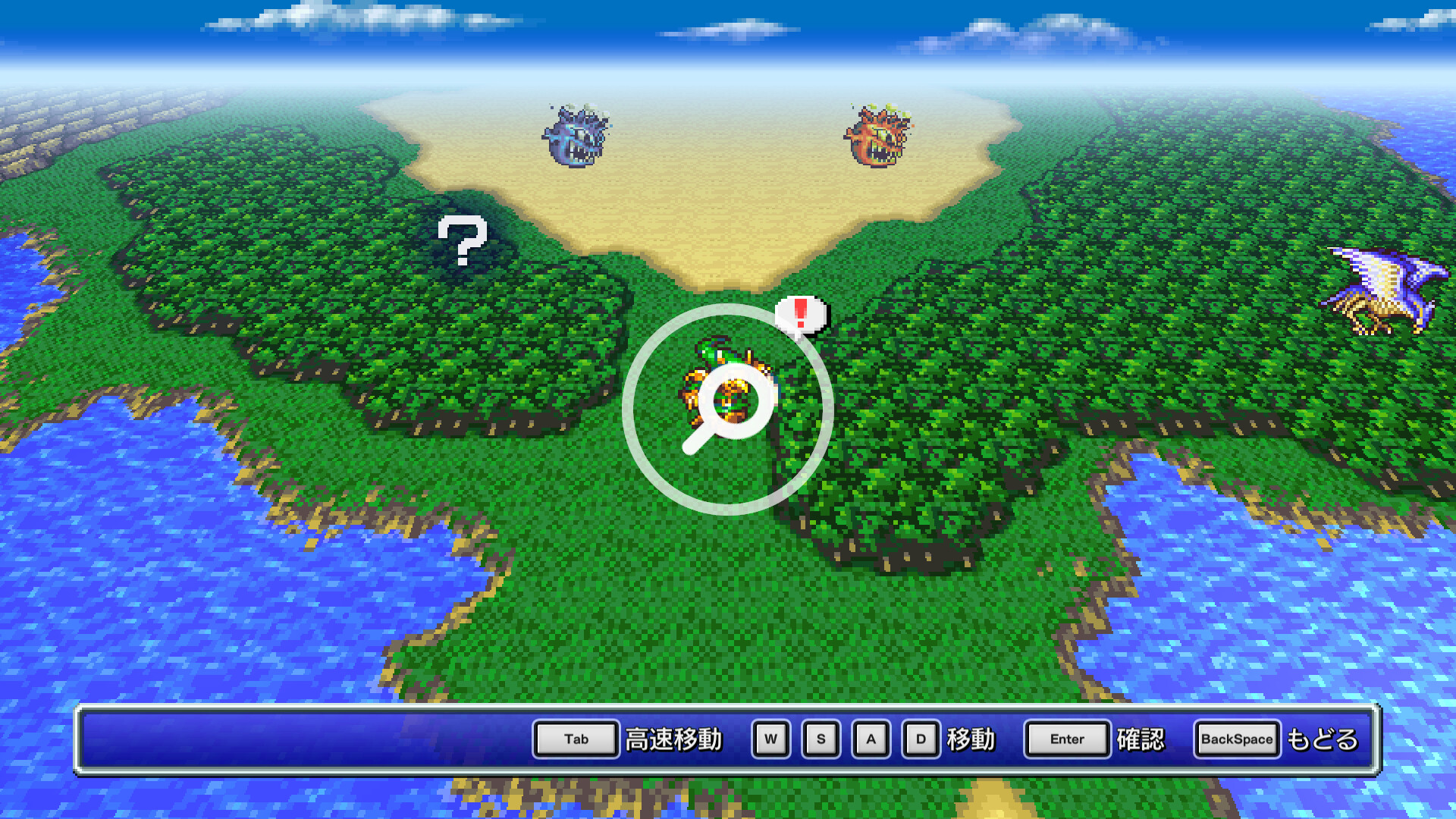The height and width of the screenshot is (819, 1456).
Task: Click the Tab key icon in the control bar
Action: [575, 739]
